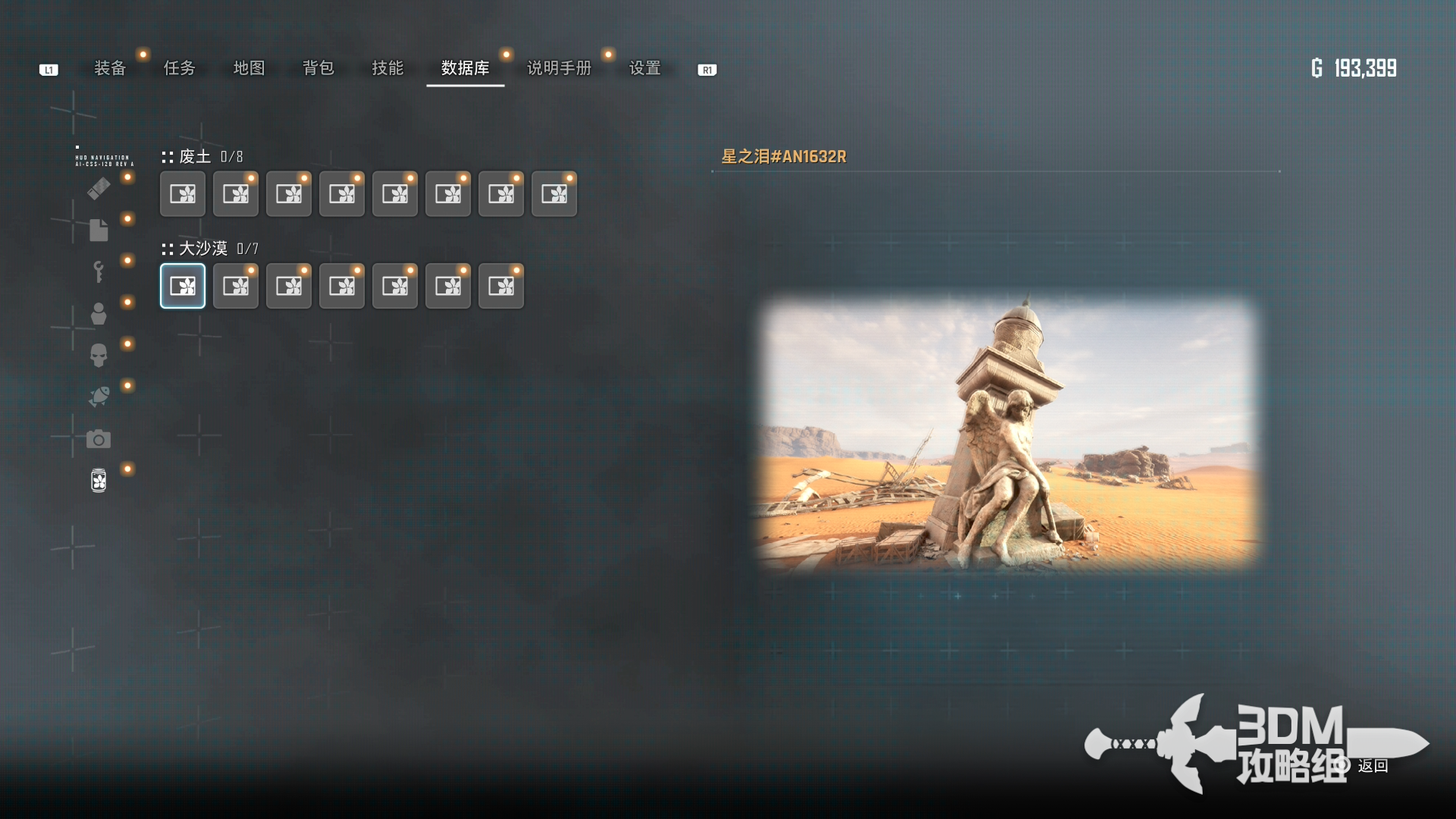Open the skull enemy category

(x=99, y=355)
